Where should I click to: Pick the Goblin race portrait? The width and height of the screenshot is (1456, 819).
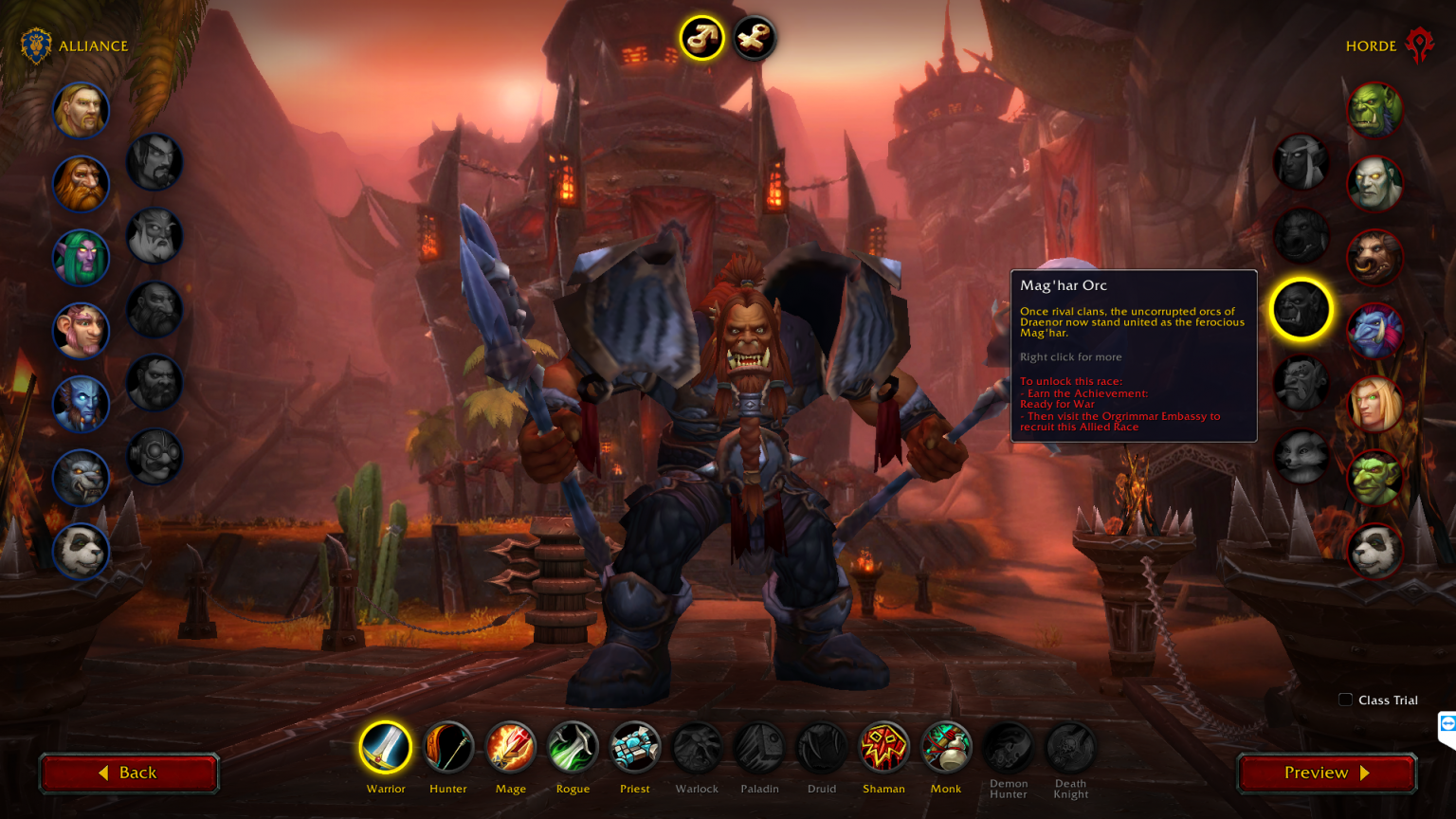tap(1374, 478)
